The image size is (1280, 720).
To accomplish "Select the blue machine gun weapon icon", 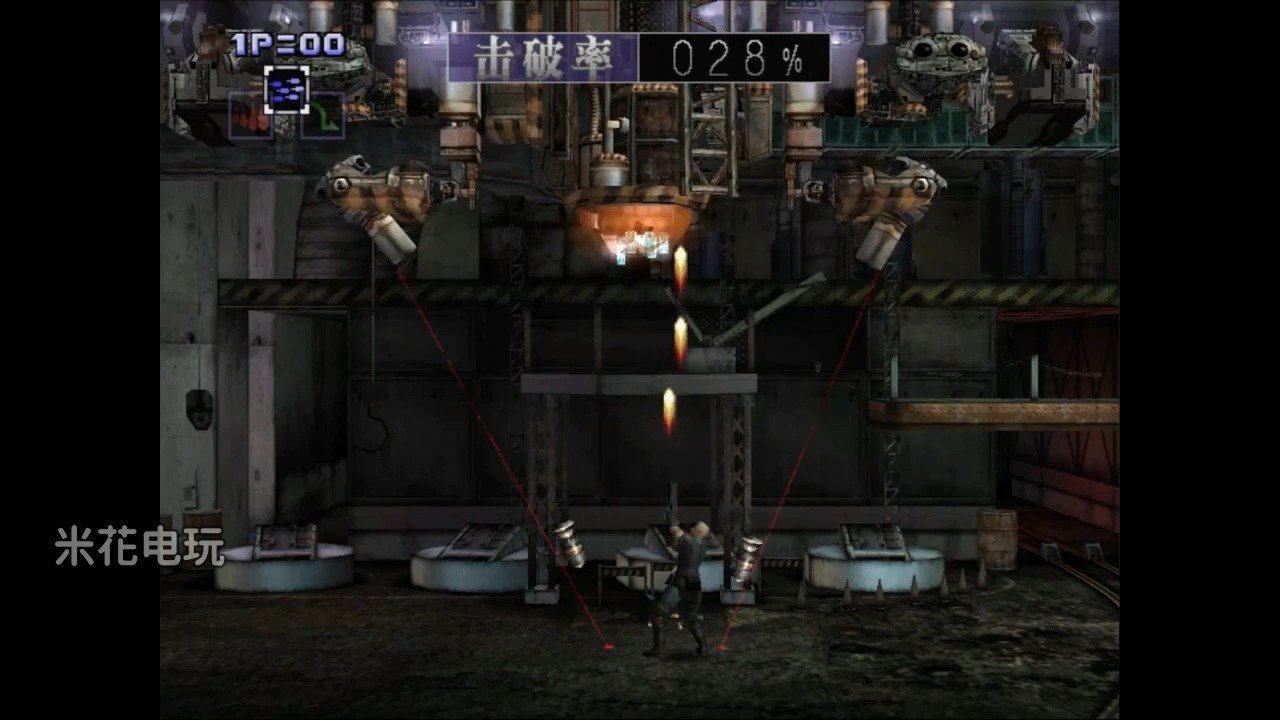I will pos(286,90).
